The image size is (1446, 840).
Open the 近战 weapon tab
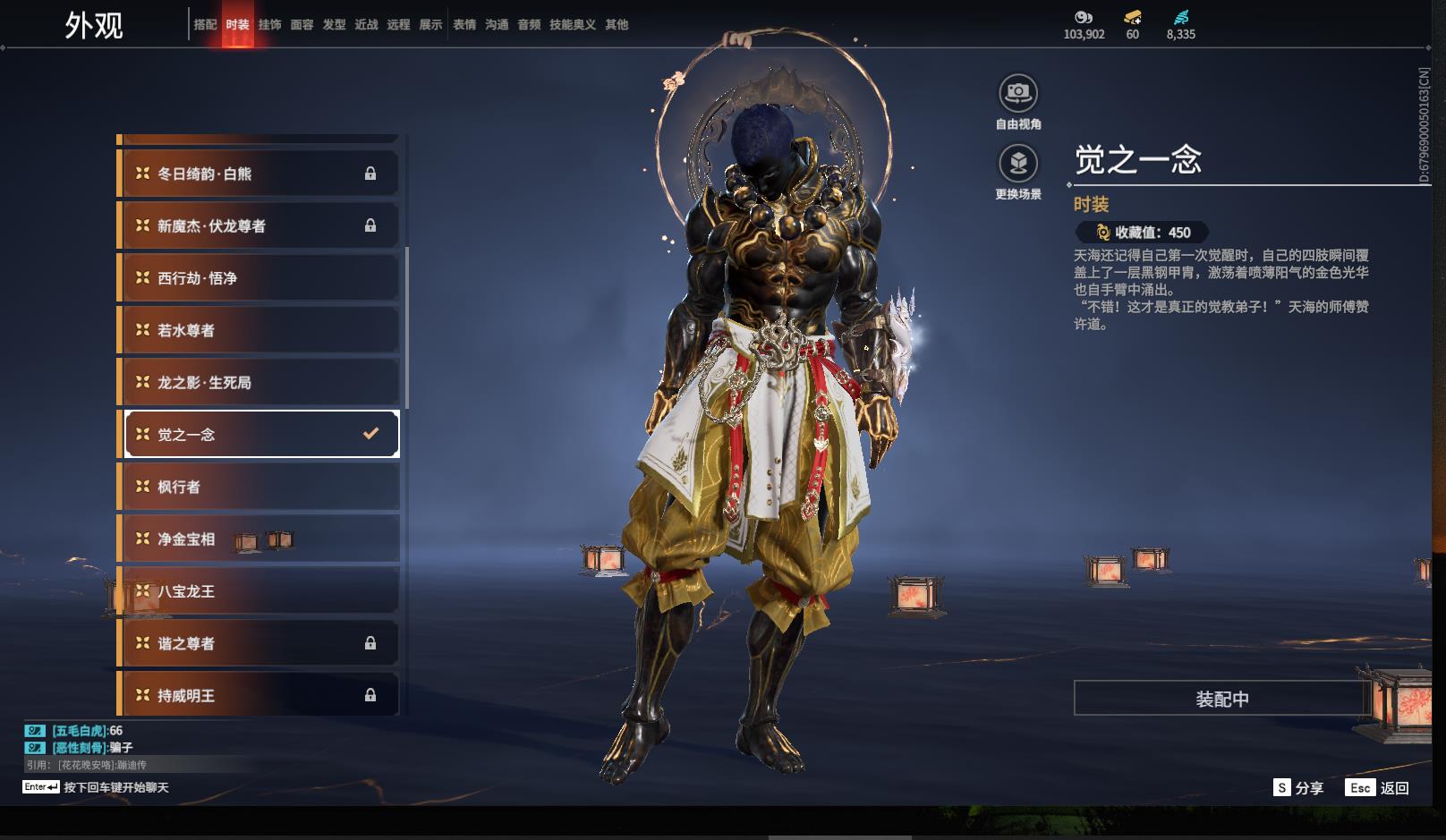coord(366,25)
